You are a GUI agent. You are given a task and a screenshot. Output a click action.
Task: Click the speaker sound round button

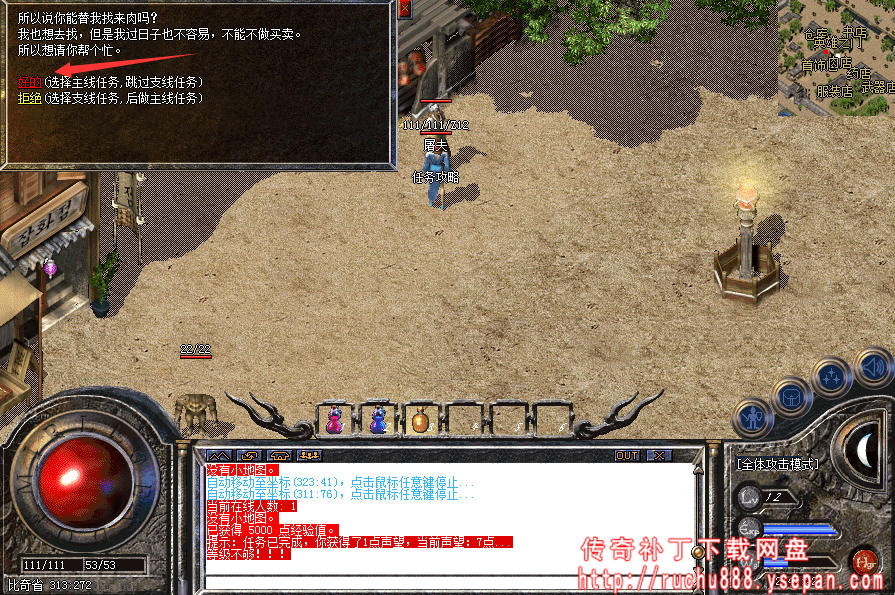click(874, 366)
